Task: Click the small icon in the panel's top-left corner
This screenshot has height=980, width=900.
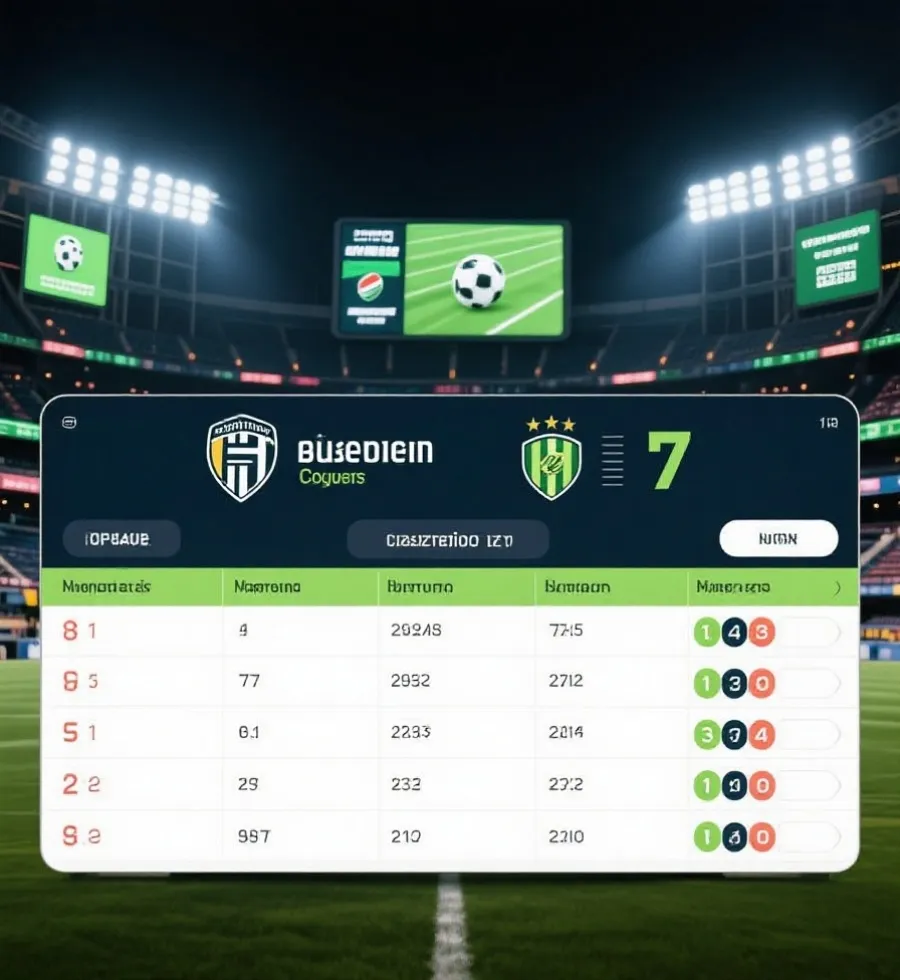Action: 68,422
